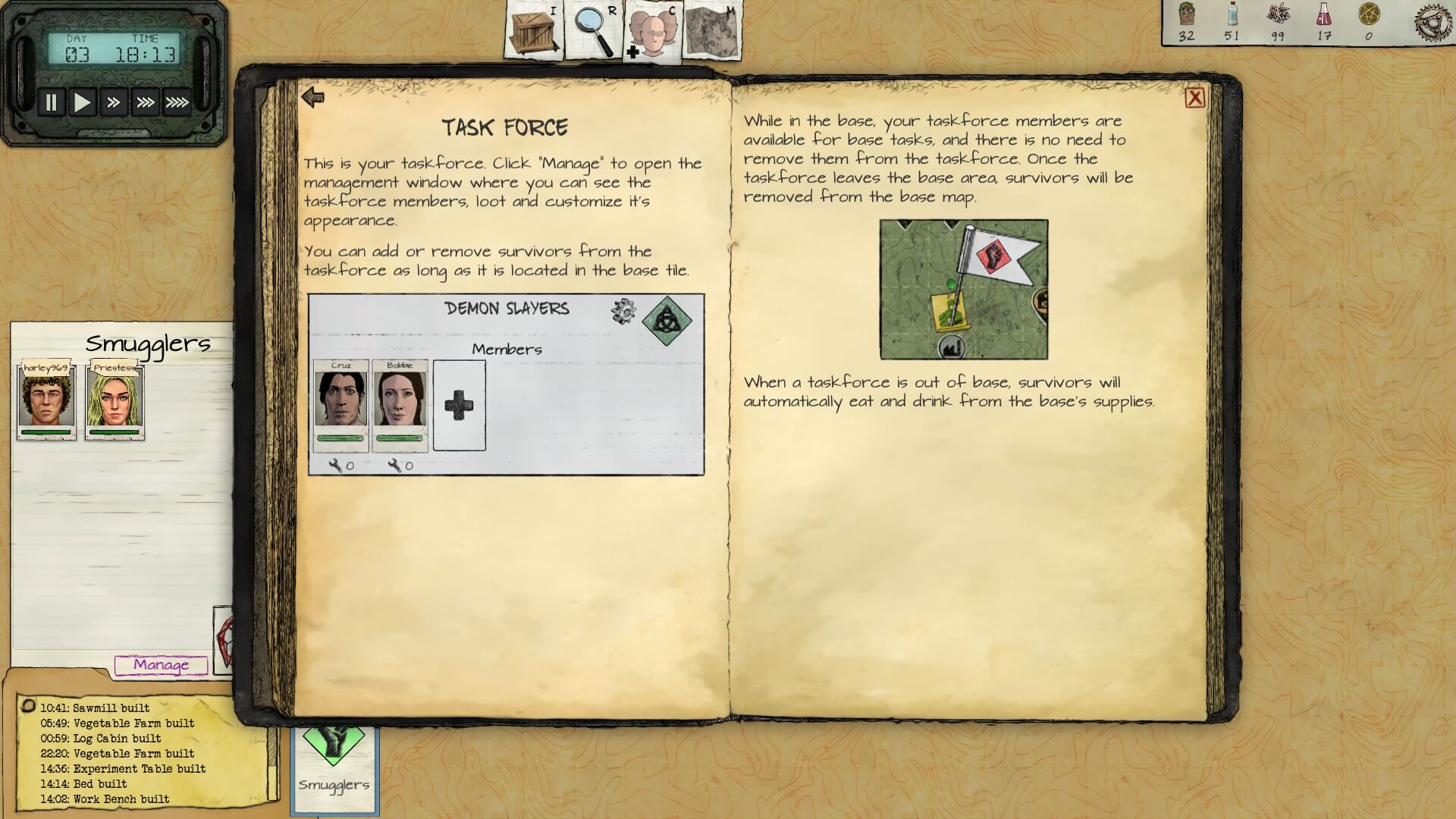Viewport: 1456px width, 819px height.
Task: Pause the game clock
Action: pyautogui.click(x=51, y=102)
